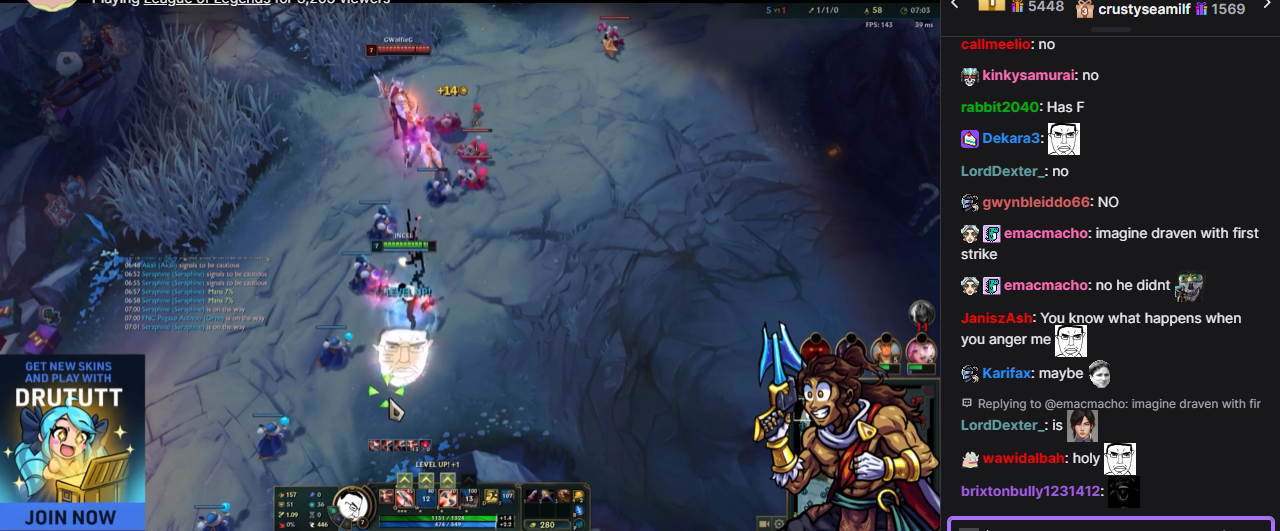Select the item in inventory slot 1
The image size is (1280, 531).
[x=531, y=496]
